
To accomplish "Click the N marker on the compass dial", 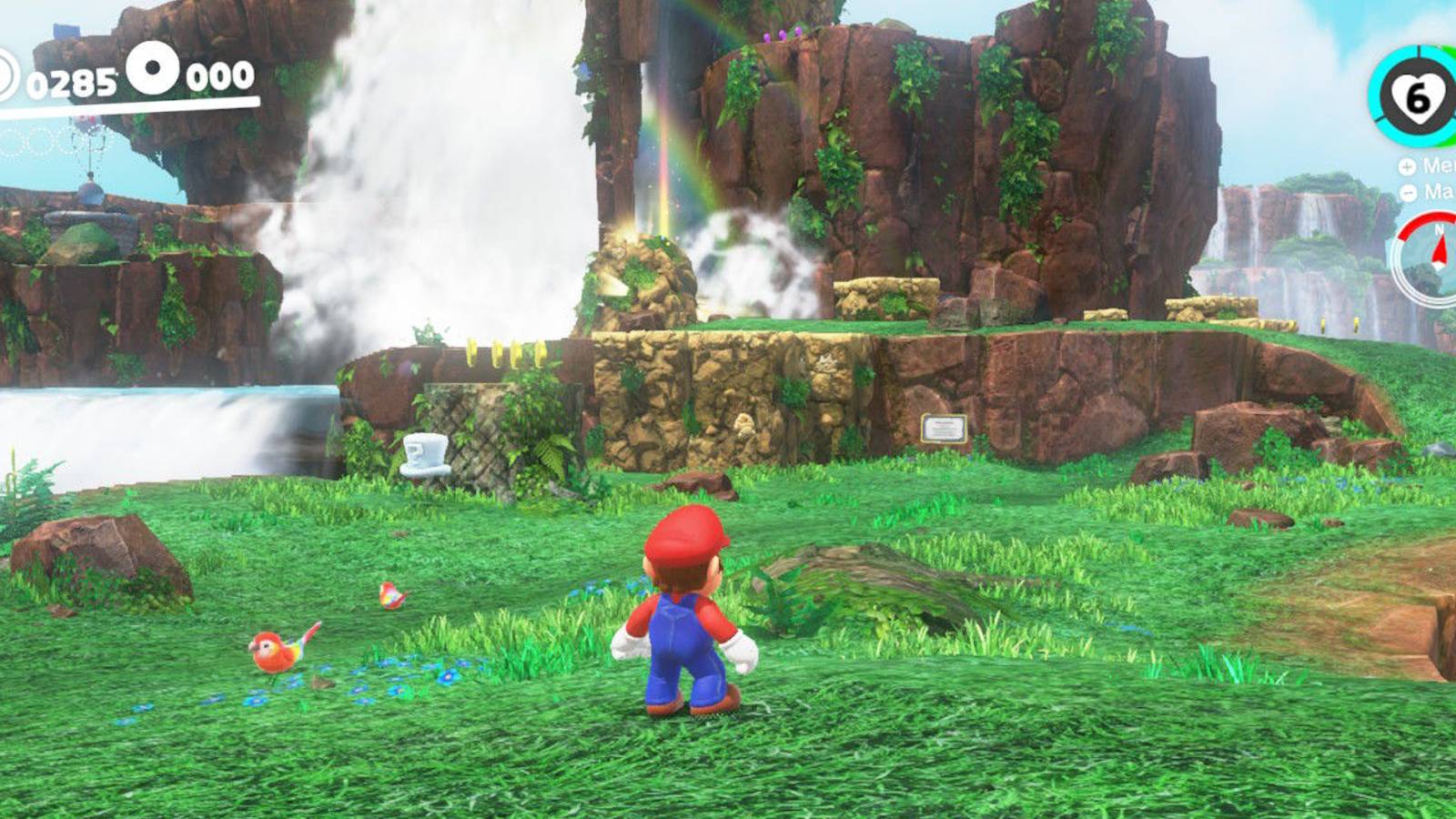I will (1440, 228).
